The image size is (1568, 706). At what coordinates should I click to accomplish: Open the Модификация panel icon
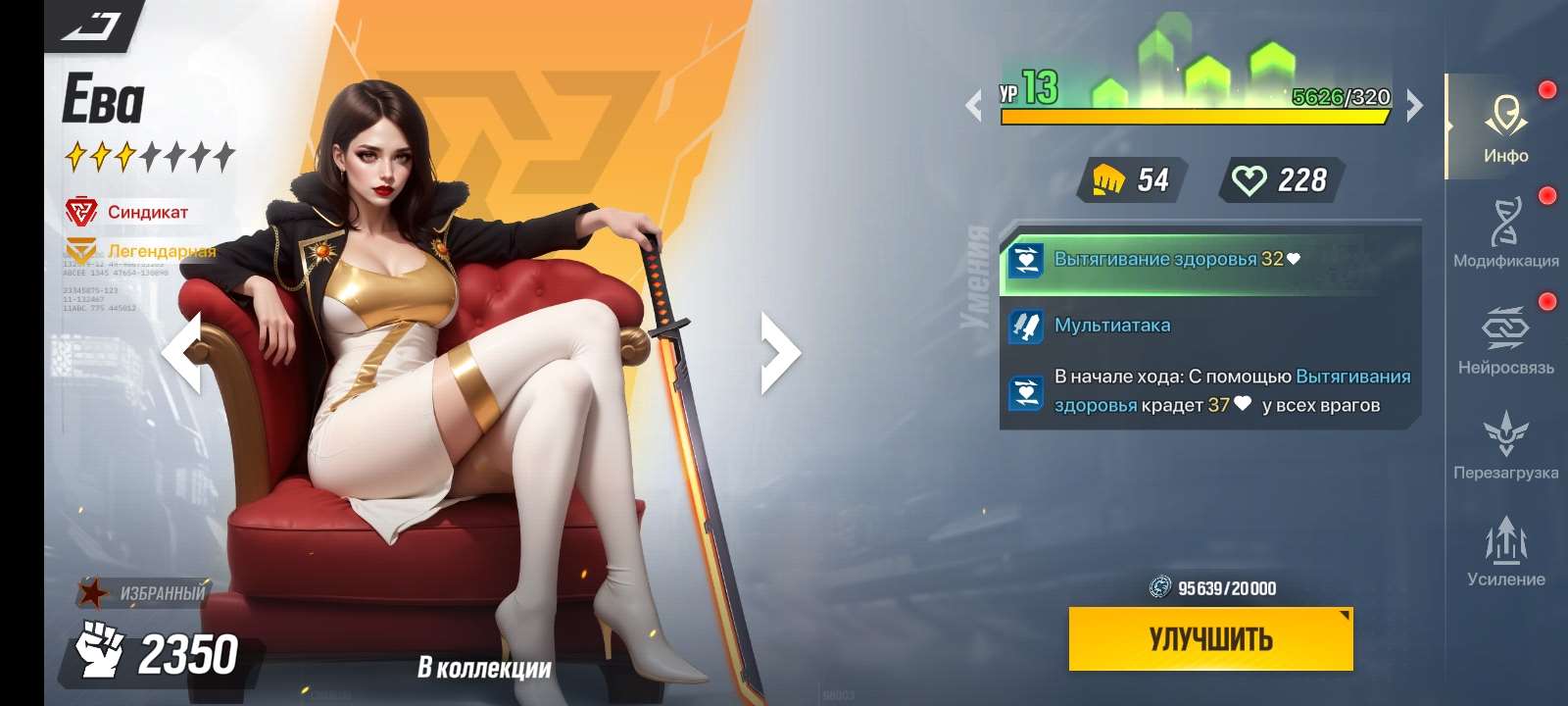1506,224
